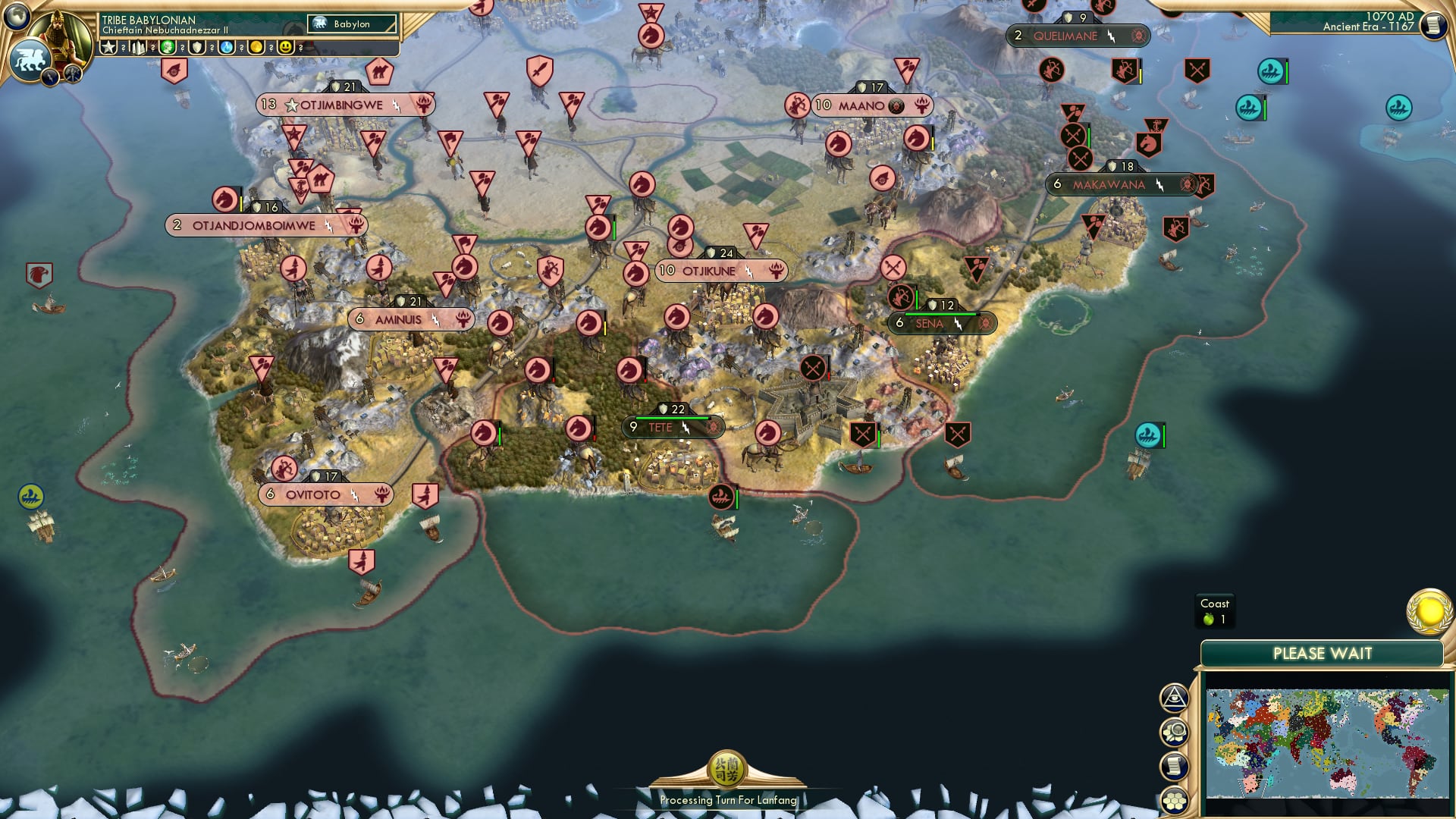The image size is (1456, 819).
Task: Toggle strategic view beside the minimap
Action: click(1175, 733)
